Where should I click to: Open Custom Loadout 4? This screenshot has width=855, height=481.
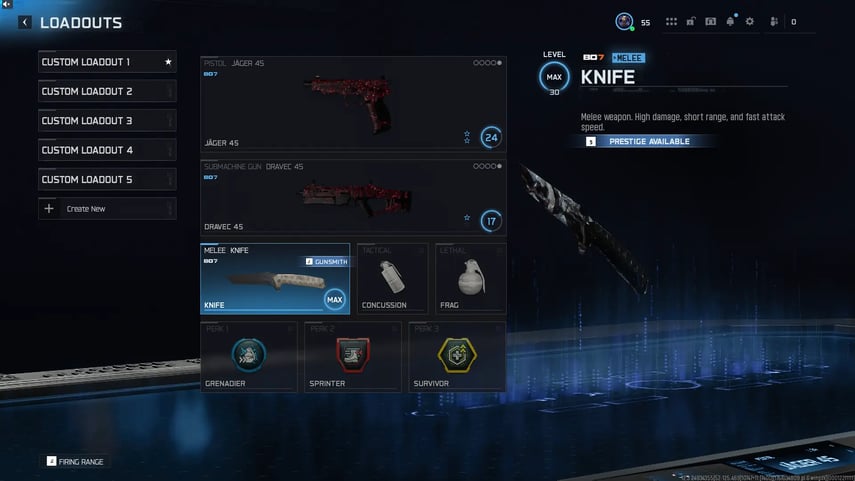click(x=107, y=150)
